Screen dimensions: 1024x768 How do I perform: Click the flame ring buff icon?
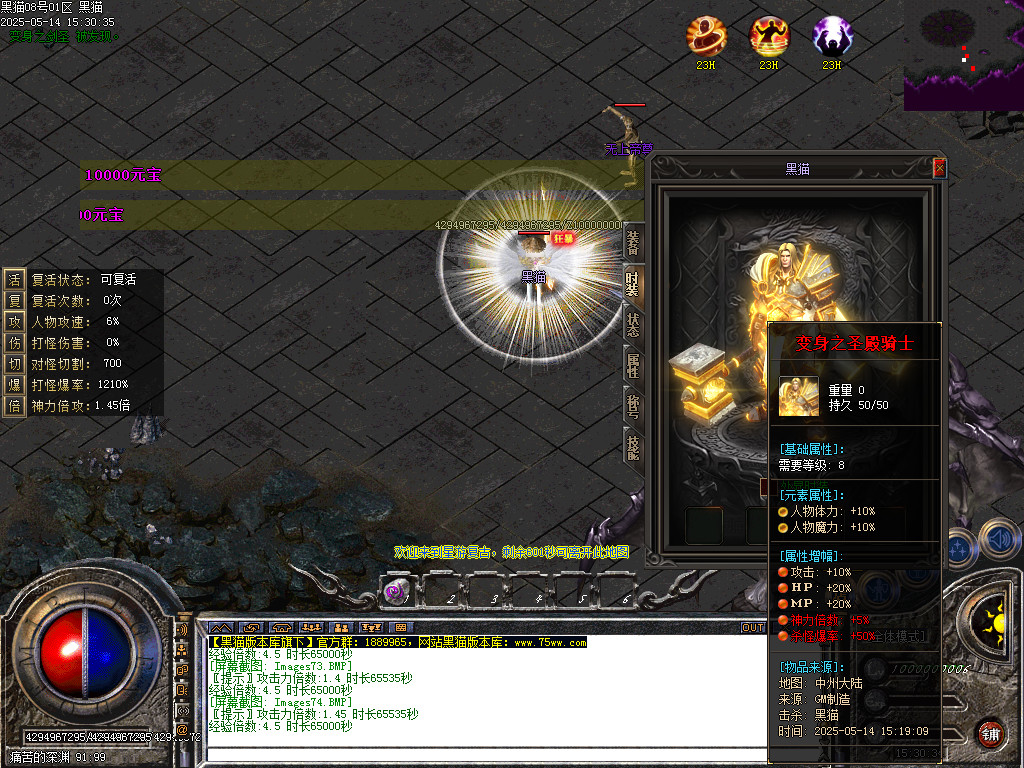(x=706, y=36)
